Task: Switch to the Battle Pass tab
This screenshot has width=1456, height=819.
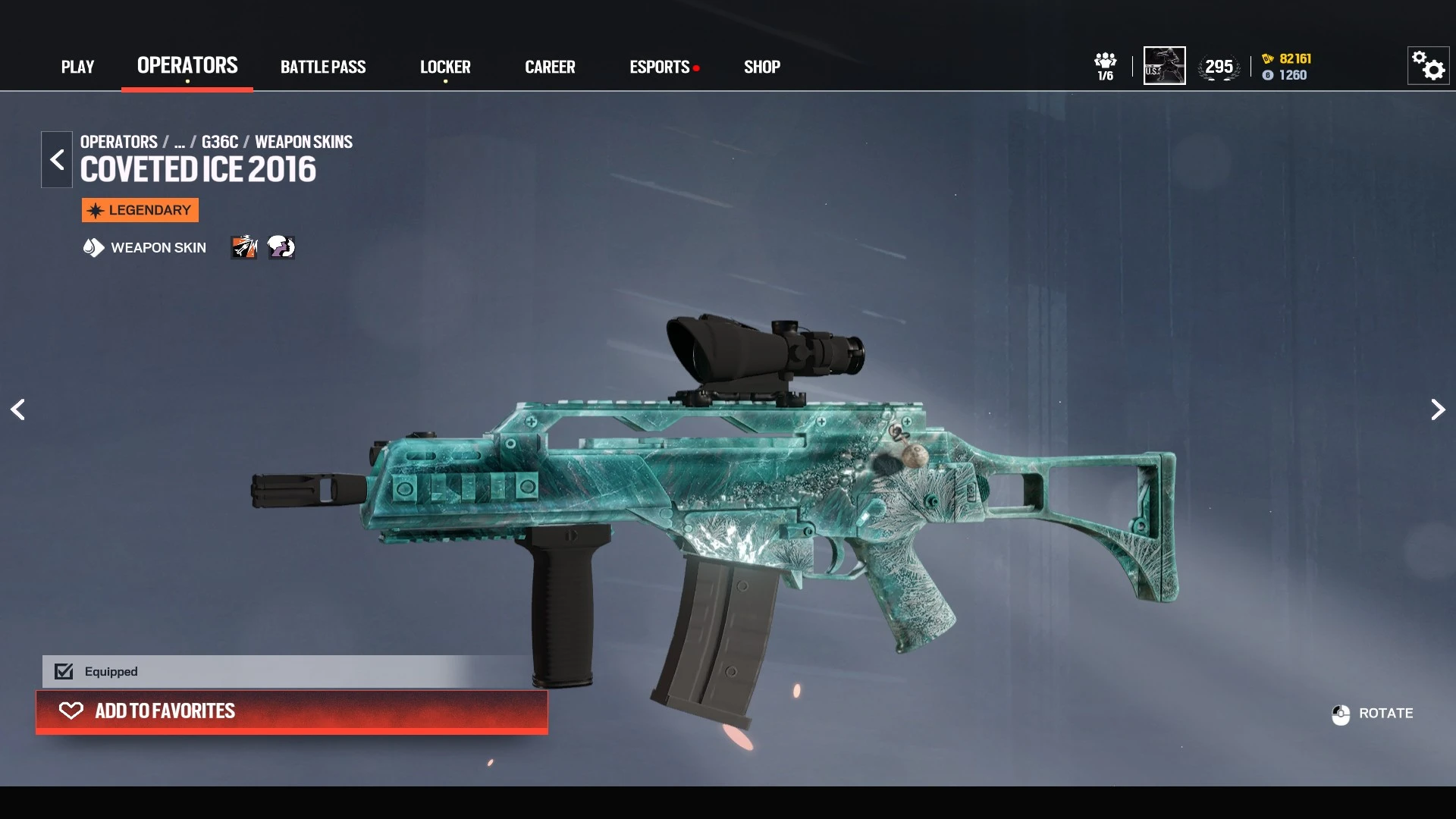Action: point(323,67)
